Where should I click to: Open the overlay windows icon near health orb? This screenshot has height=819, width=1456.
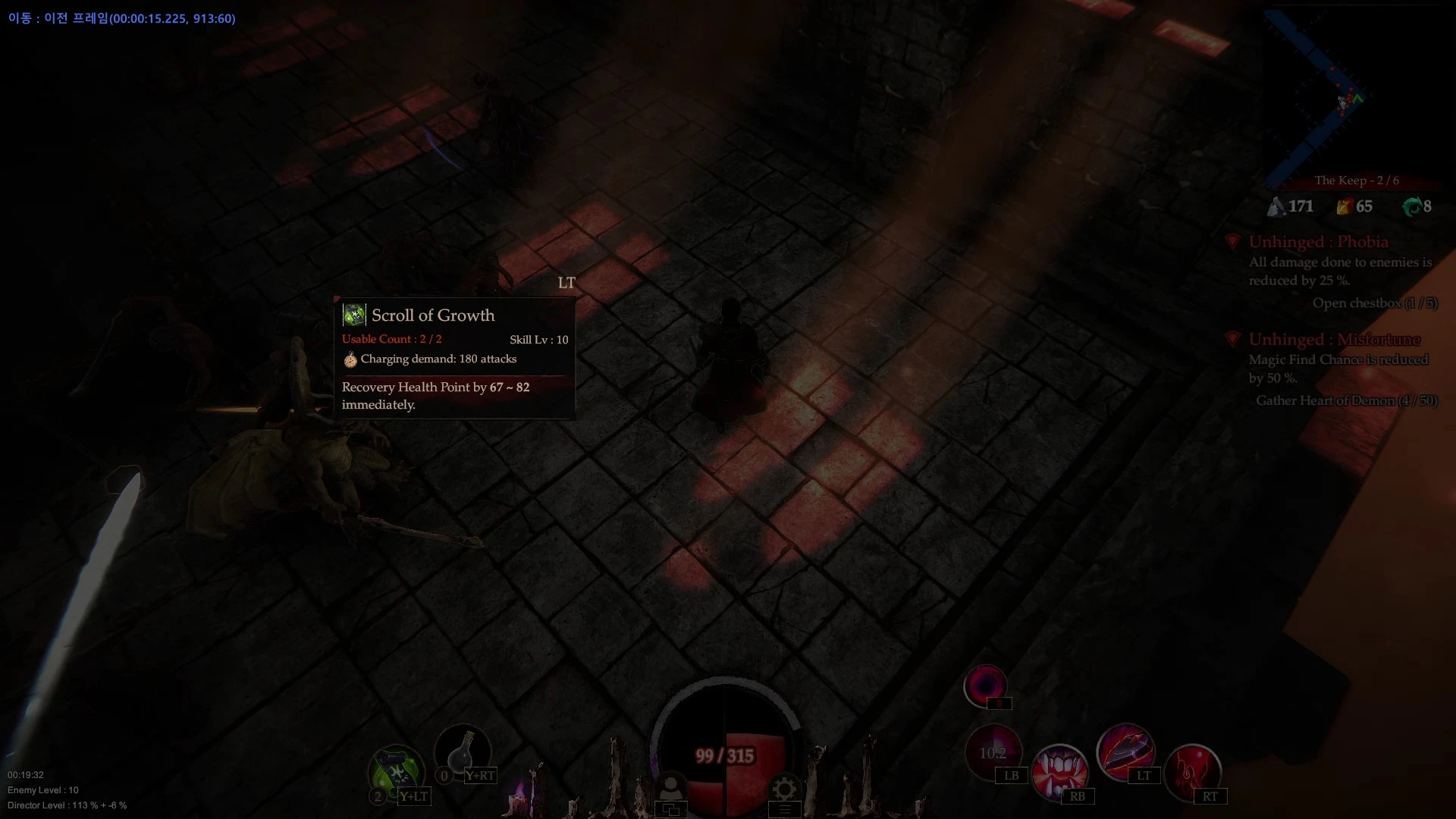(670, 808)
